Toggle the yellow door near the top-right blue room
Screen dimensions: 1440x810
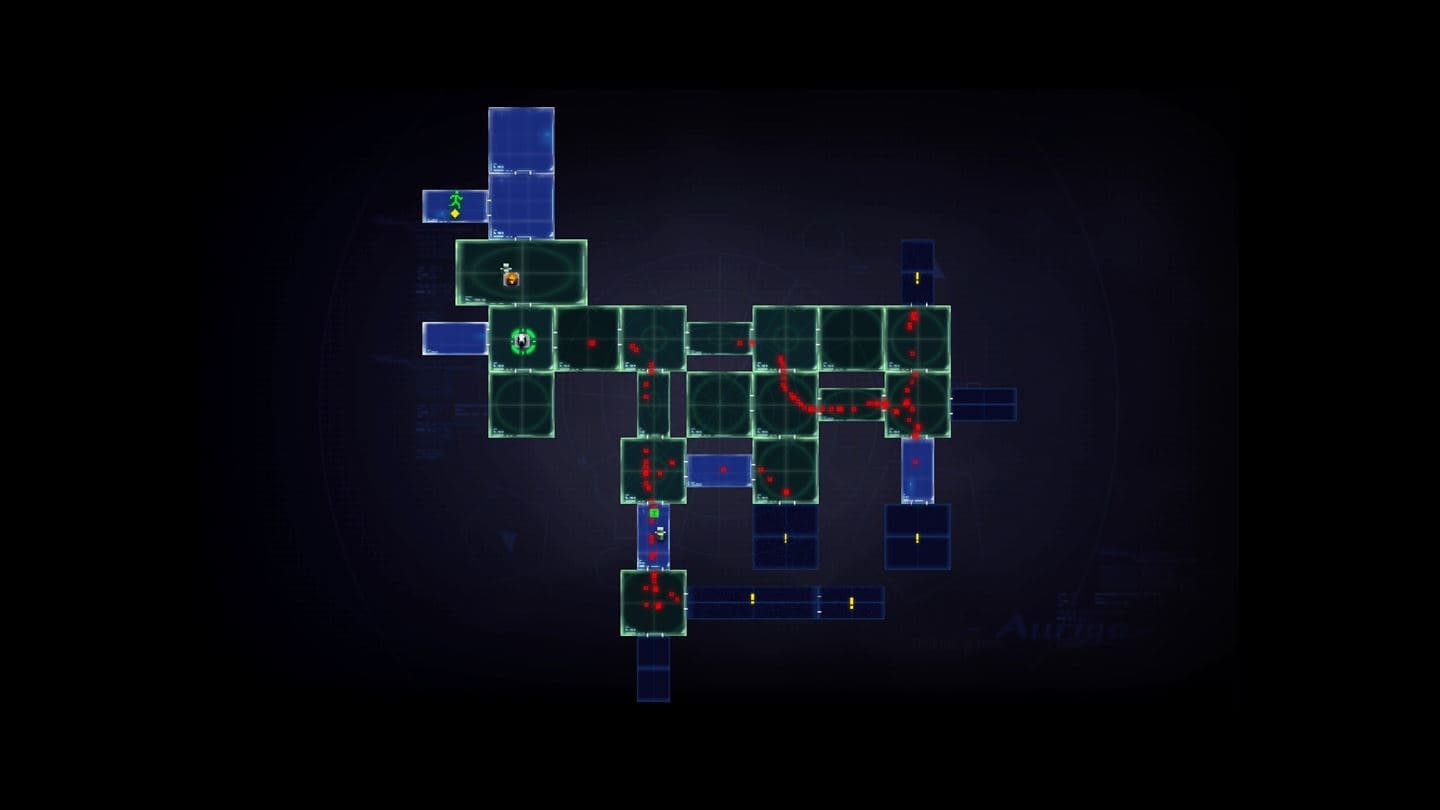point(915,277)
